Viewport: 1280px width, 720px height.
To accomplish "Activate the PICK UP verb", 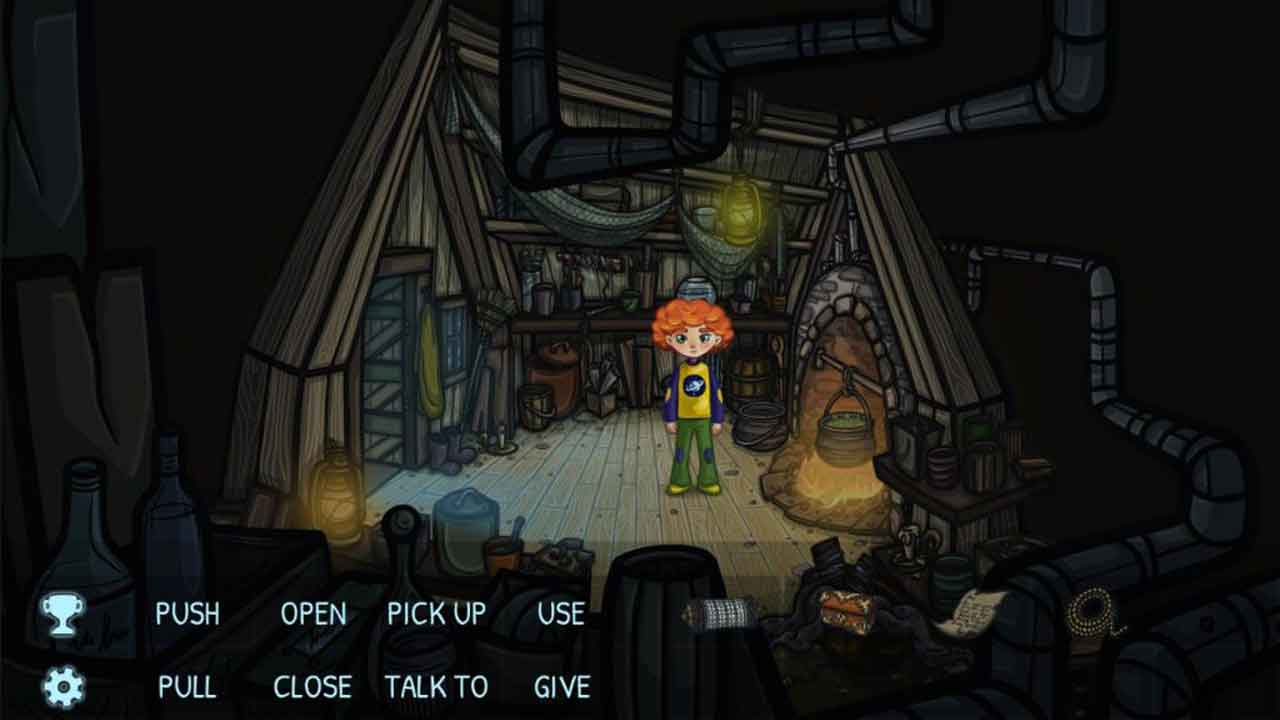I will point(437,613).
